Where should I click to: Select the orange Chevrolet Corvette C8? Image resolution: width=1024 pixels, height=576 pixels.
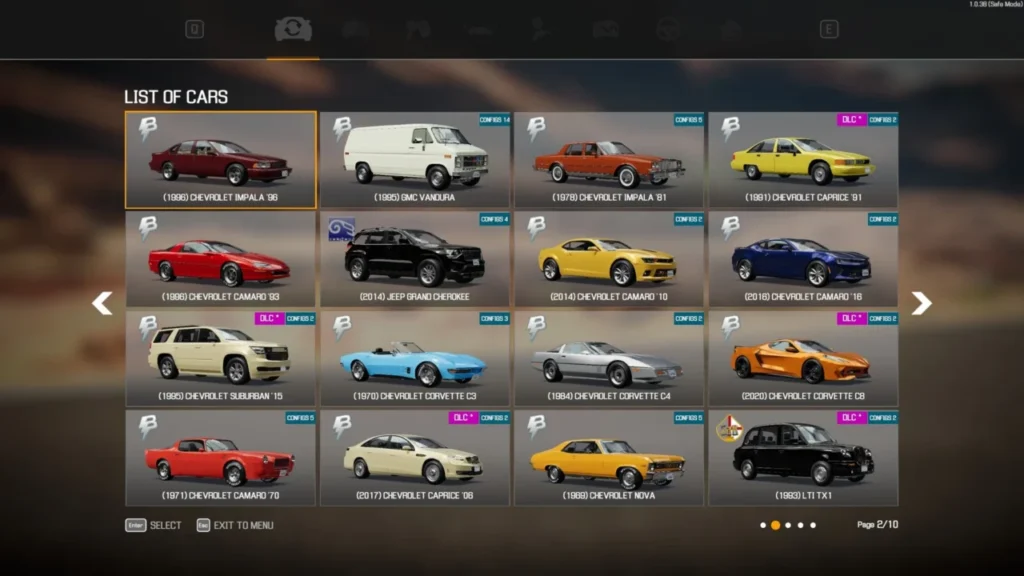pos(803,358)
